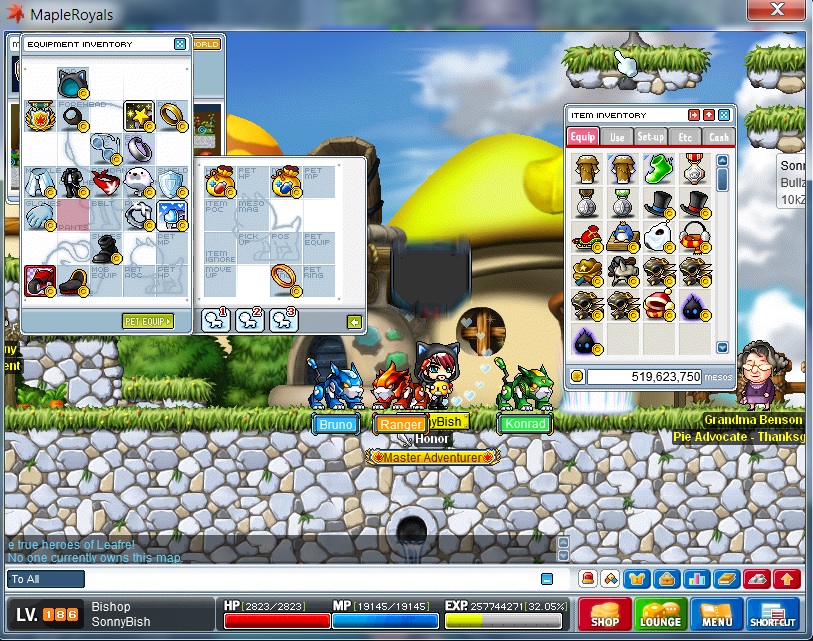
Task: Open the Lounge button
Action: coord(660,614)
